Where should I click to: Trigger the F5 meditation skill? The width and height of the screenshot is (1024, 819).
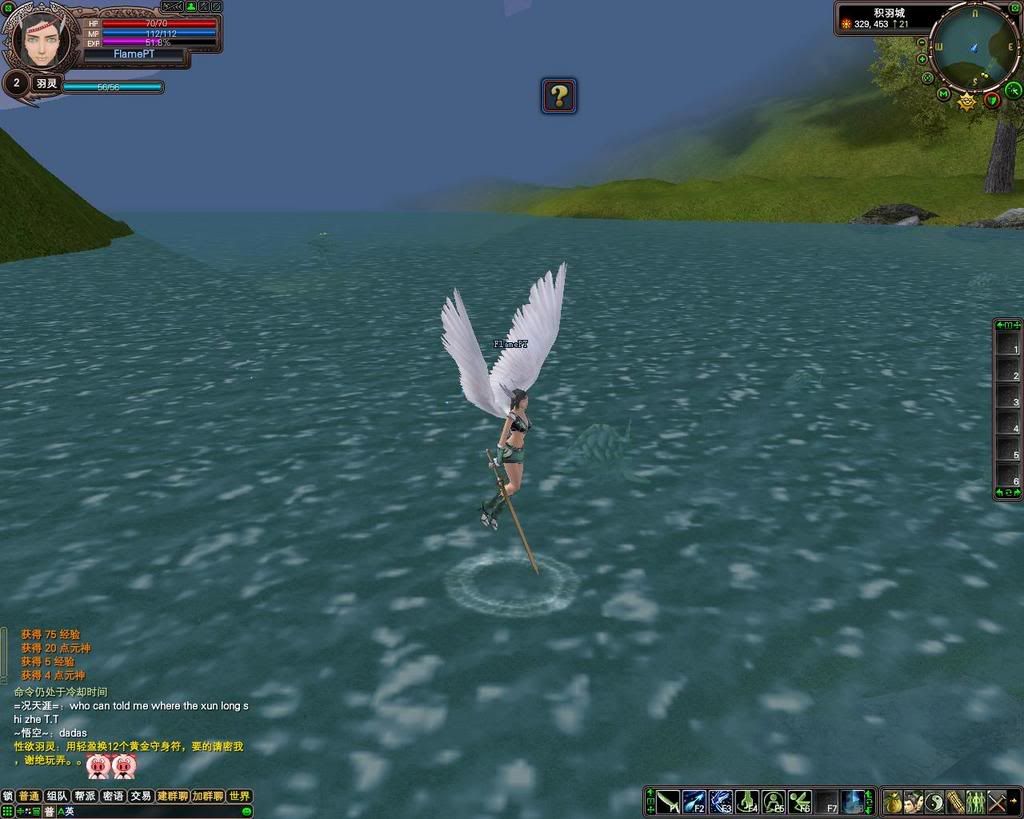(x=773, y=802)
